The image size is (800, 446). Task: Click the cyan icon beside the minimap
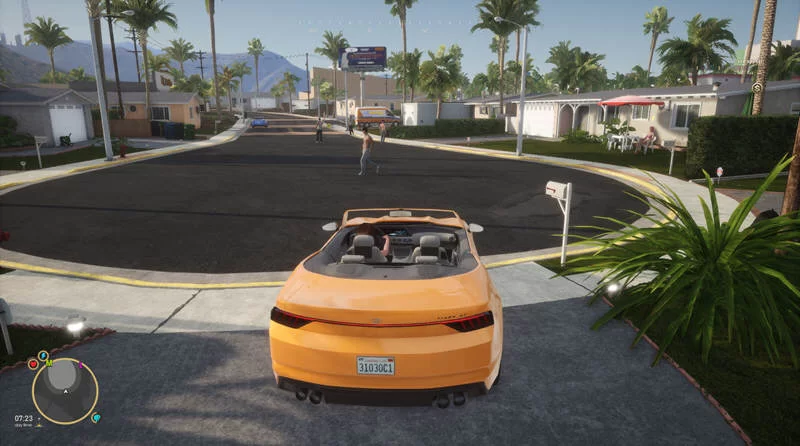(96, 417)
